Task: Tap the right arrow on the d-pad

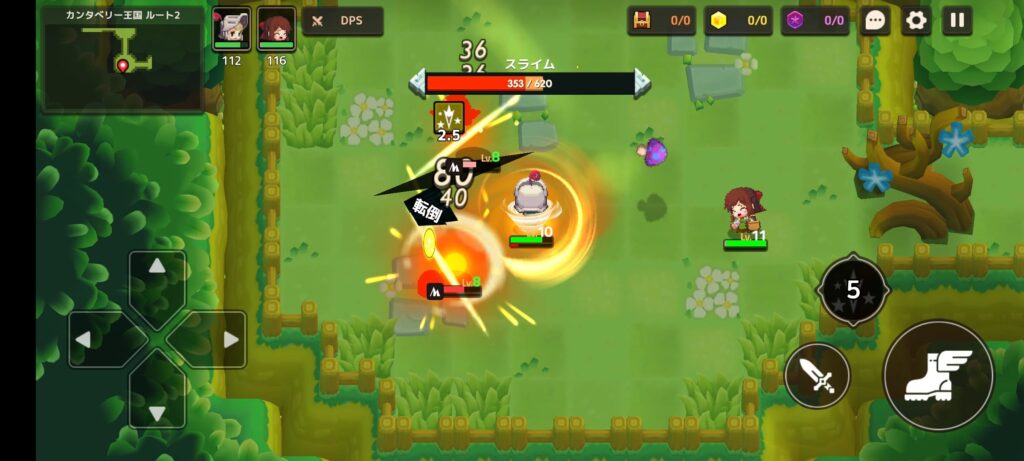Action: (x=224, y=339)
